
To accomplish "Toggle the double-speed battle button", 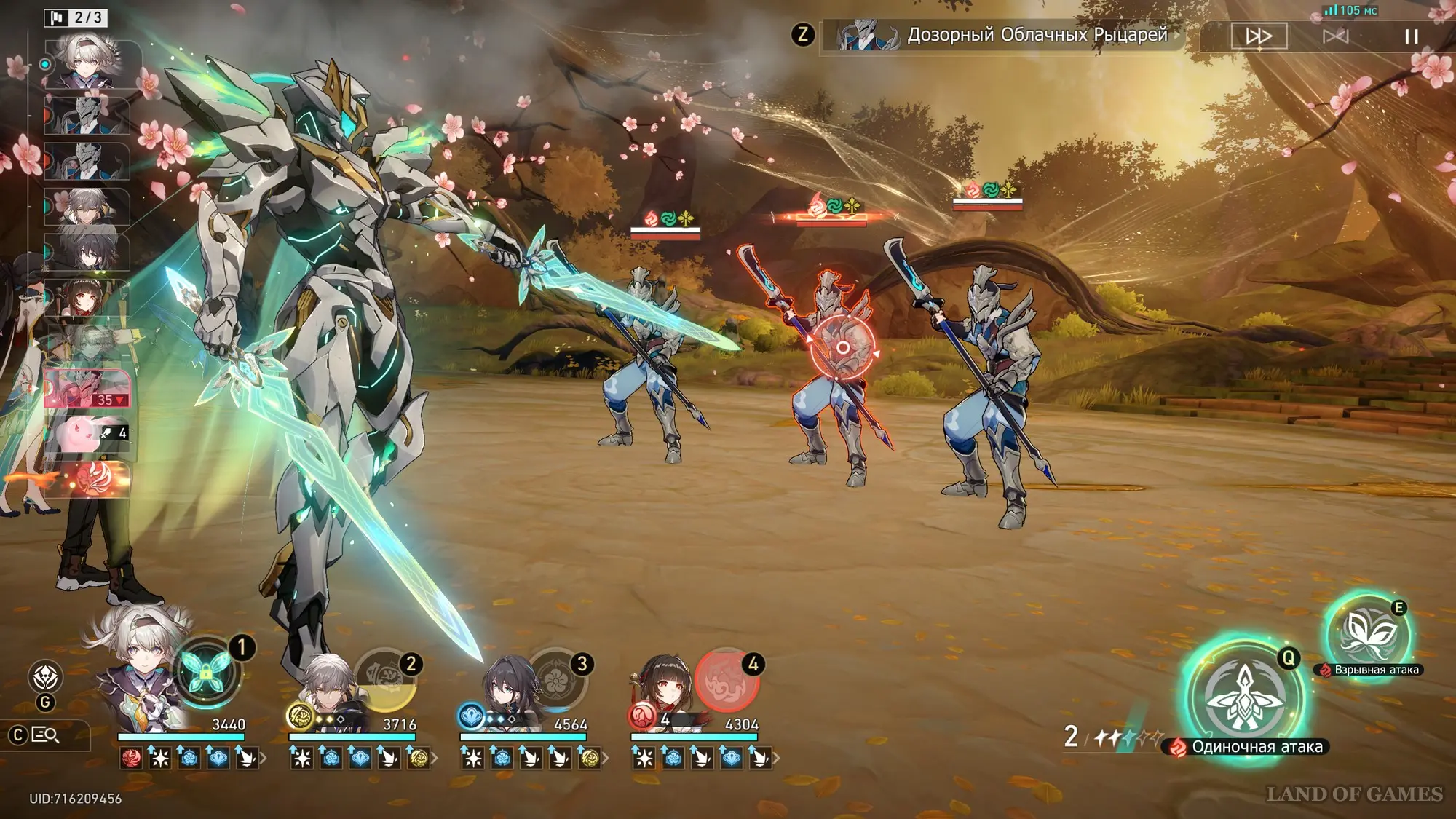I will click(x=1259, y=36).
